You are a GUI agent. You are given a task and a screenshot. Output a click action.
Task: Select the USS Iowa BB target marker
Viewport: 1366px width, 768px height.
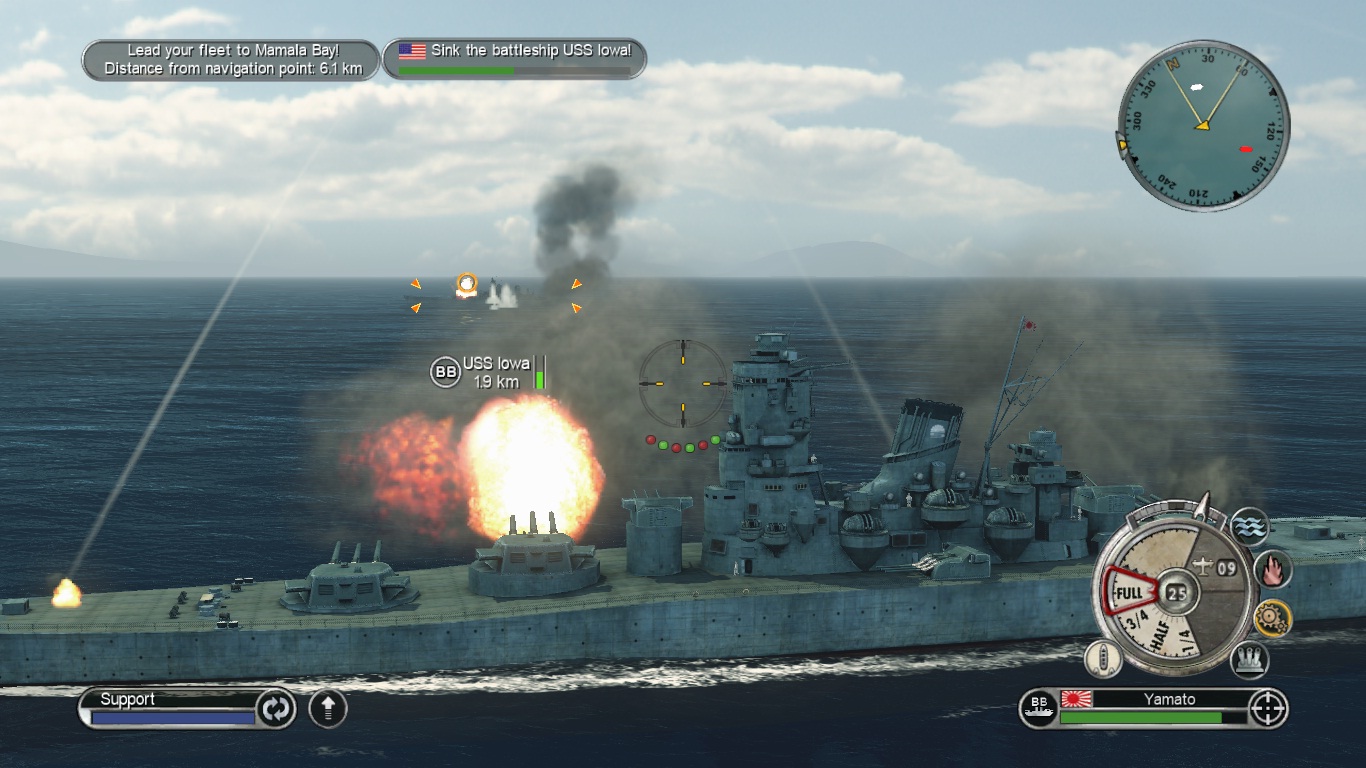[x=445, y=373]
